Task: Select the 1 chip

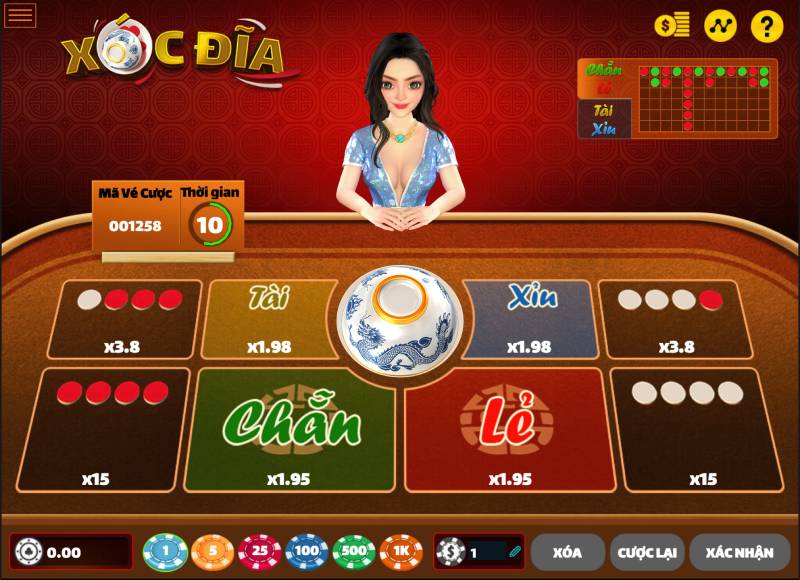Action: coord(165,551)
